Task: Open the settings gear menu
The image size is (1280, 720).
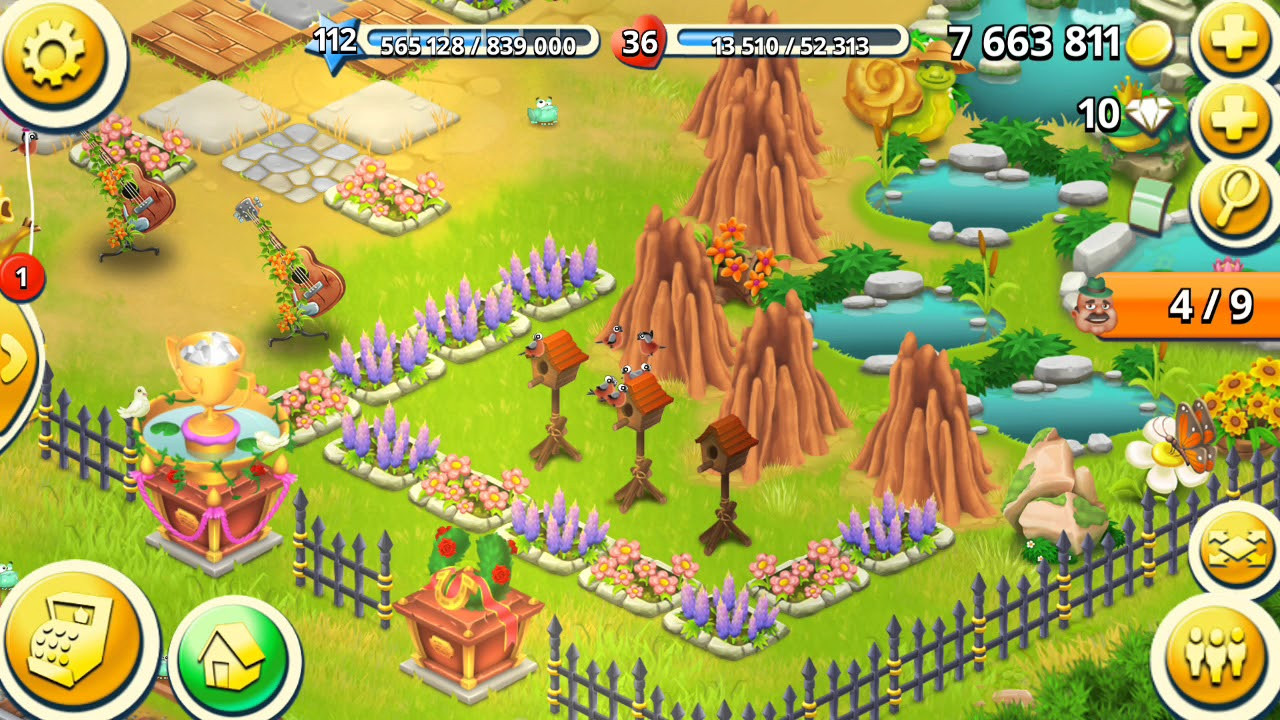Action: coord(55,55)
